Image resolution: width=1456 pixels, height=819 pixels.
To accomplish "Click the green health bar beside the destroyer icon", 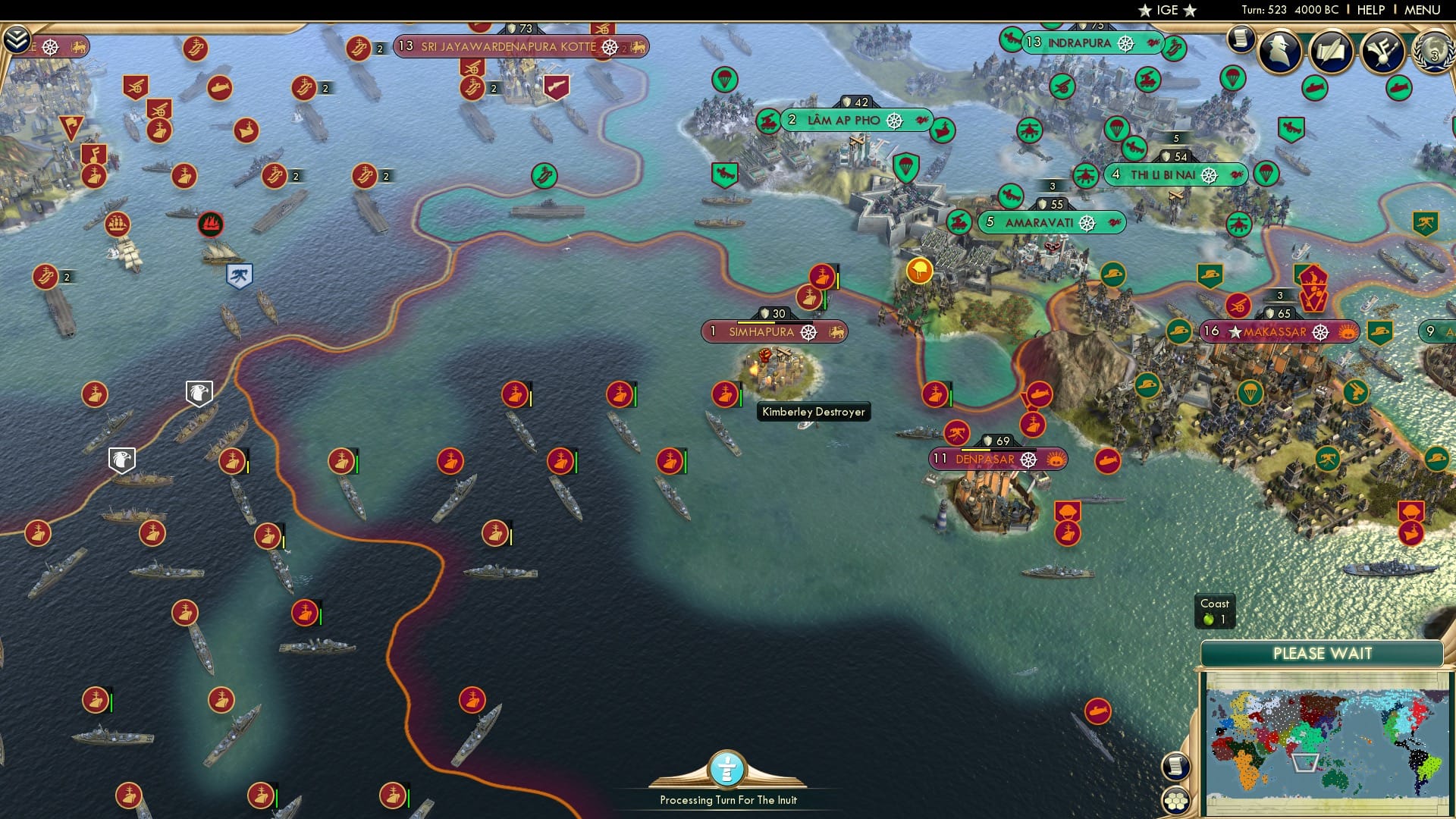I will pos(742,394).
